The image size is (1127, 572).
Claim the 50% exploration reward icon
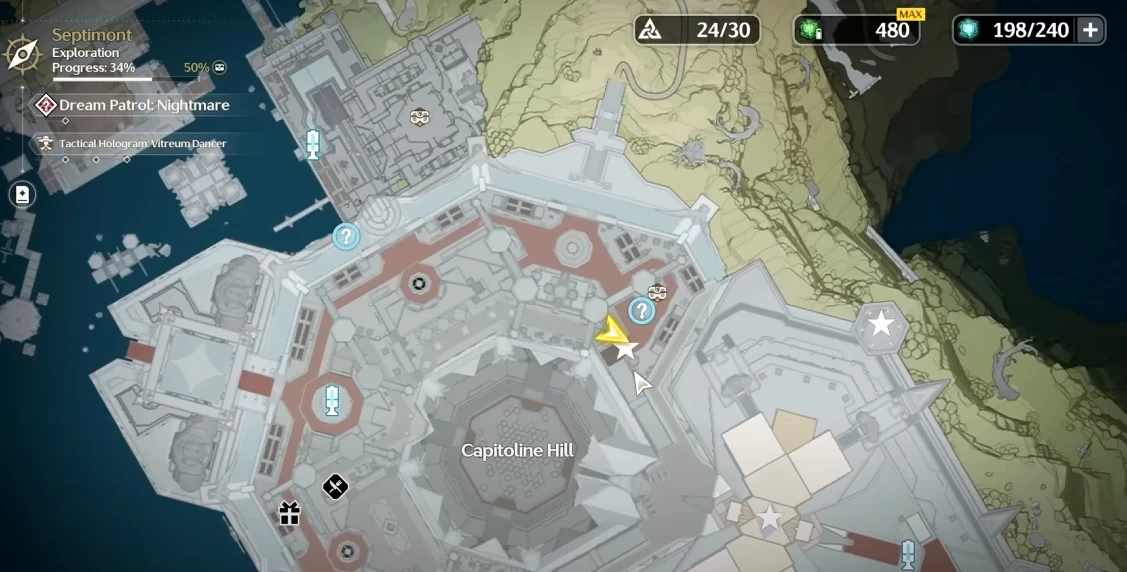220,68
